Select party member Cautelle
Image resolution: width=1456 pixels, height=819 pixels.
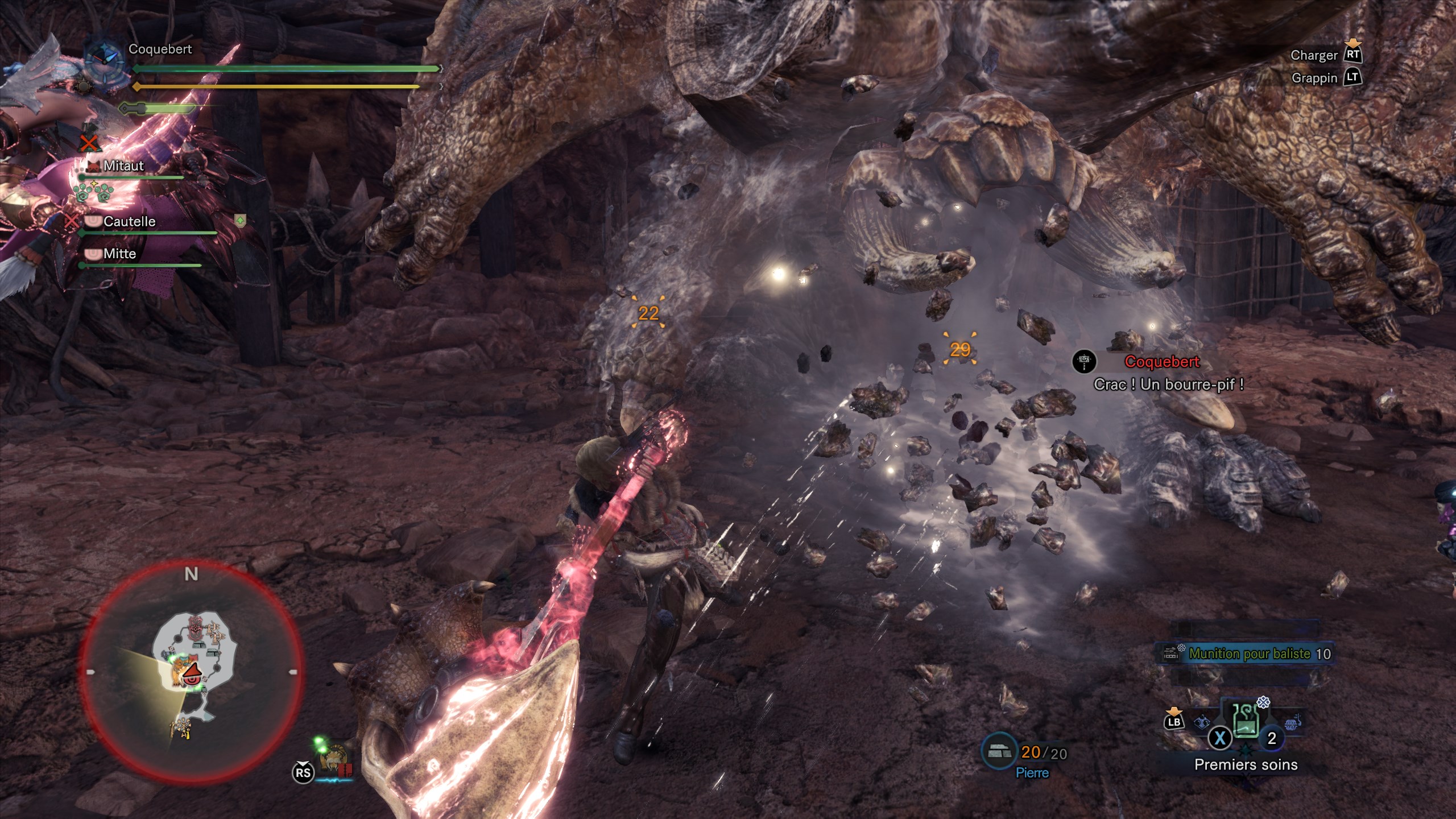pyautogui.click(x=129, y=221)
